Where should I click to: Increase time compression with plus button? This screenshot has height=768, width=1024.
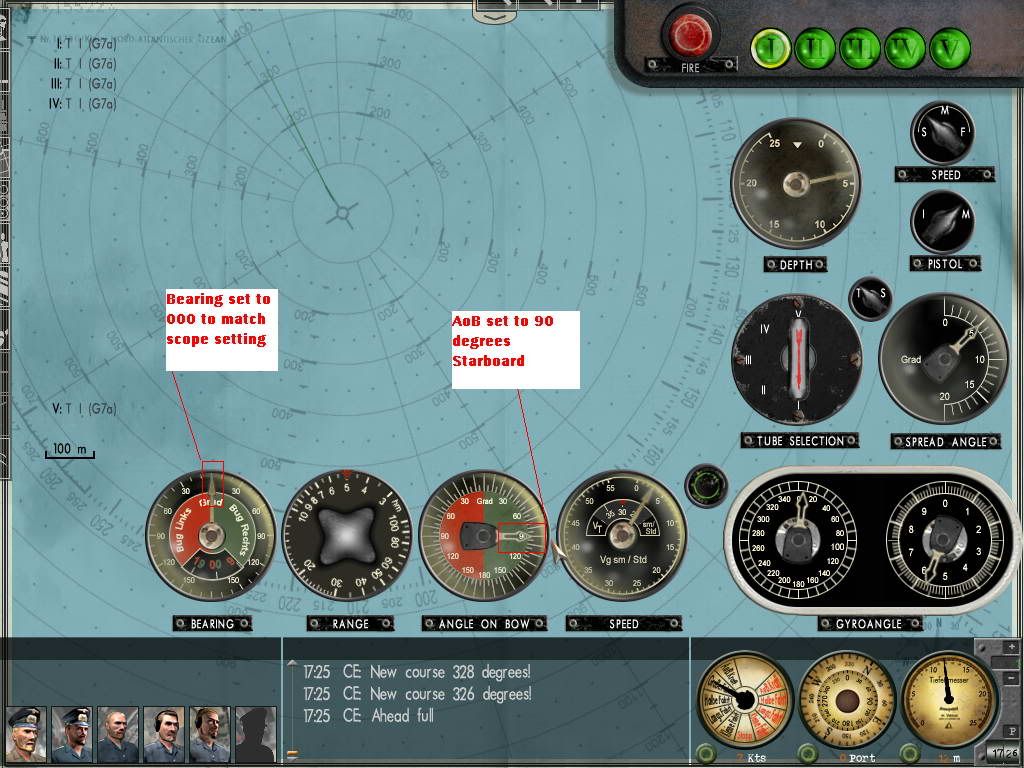coord(1009,647)
